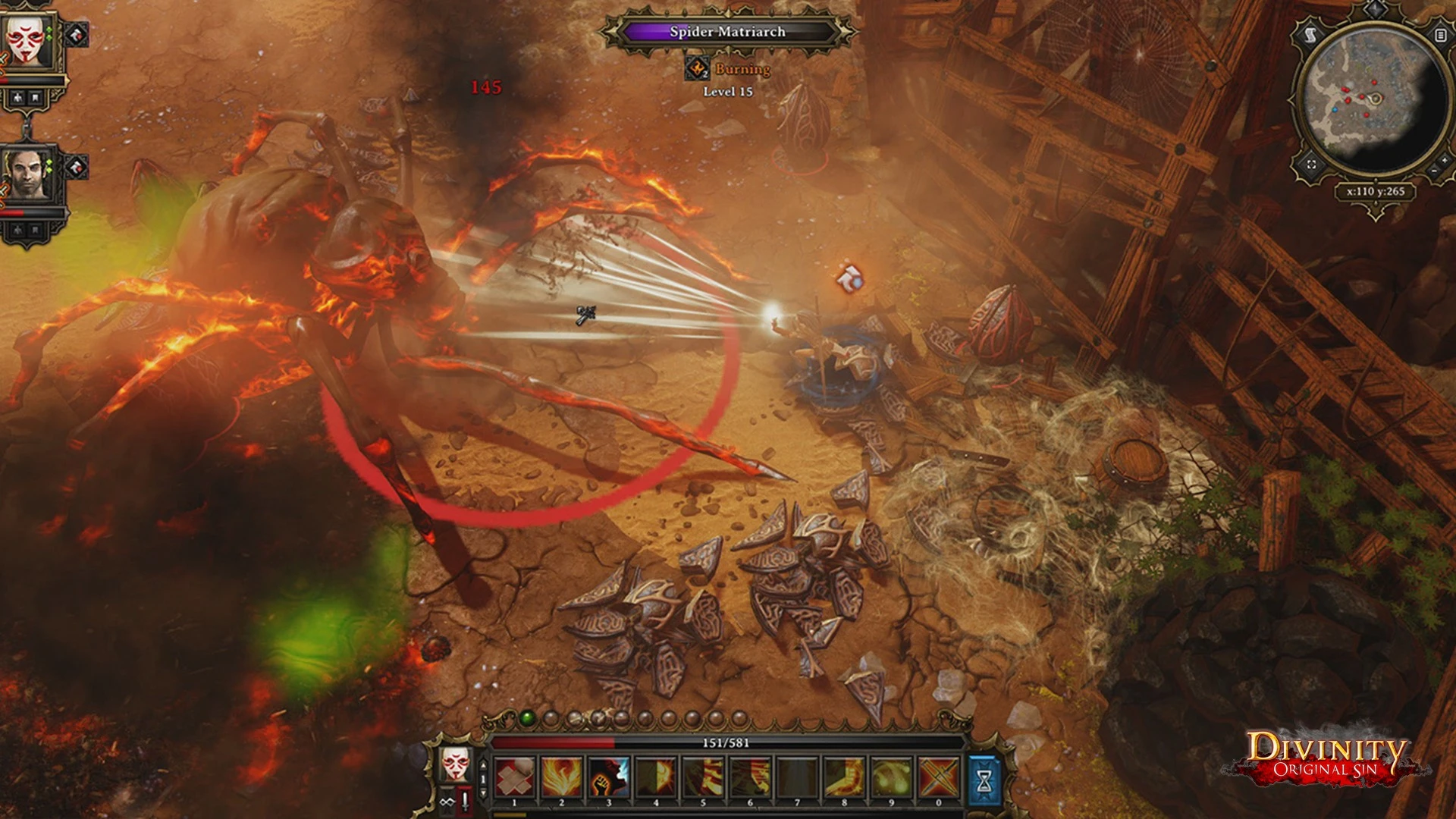The height and width of the screenshot is (819, 1456).
Task: Open the journal list button by minimap
Action: coord(1440,35)
